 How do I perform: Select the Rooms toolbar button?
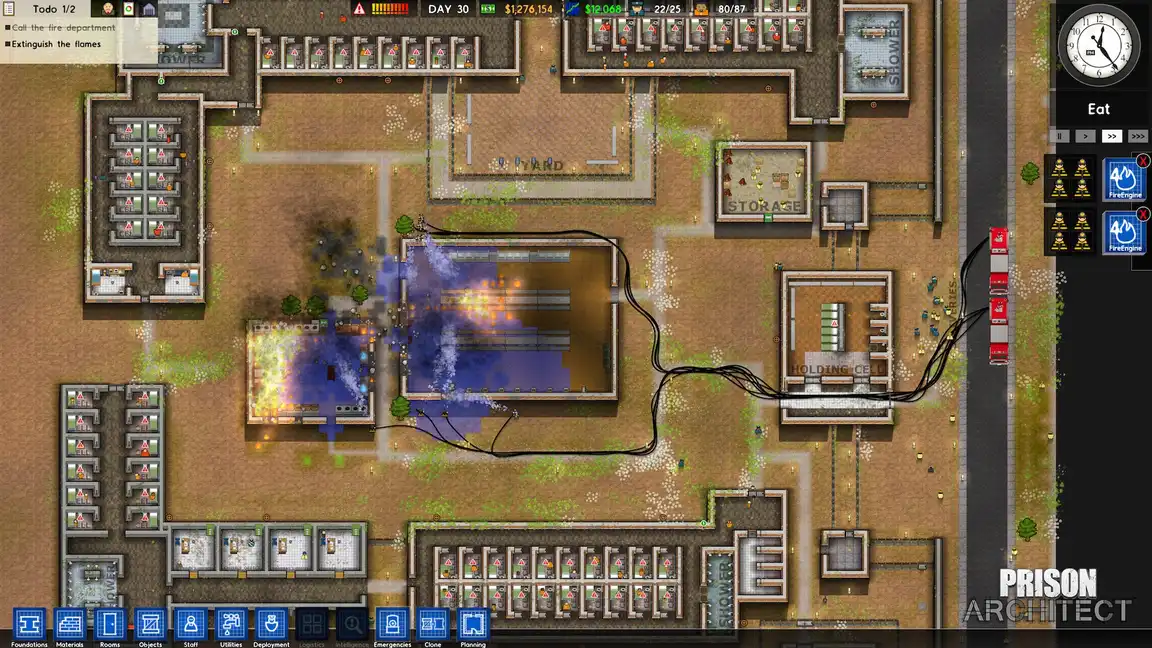110,625
